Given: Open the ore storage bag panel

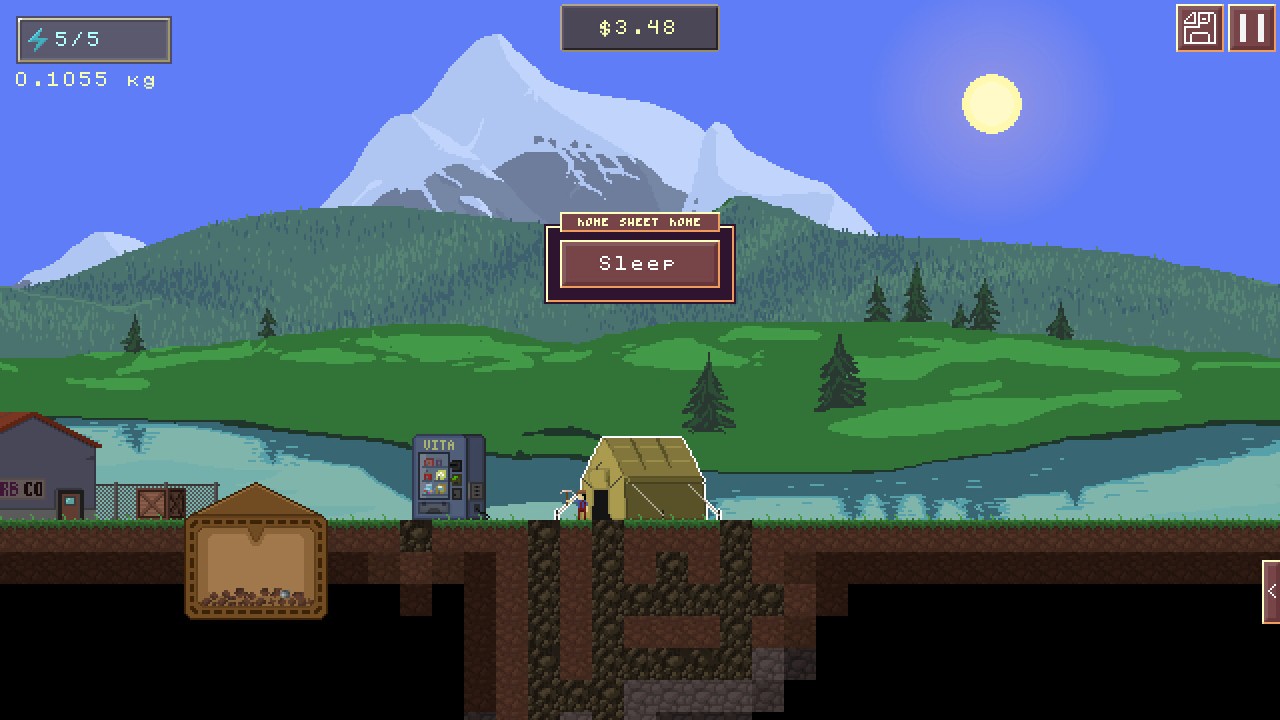Looking at the screenshot, I should [x=256, y=555].
